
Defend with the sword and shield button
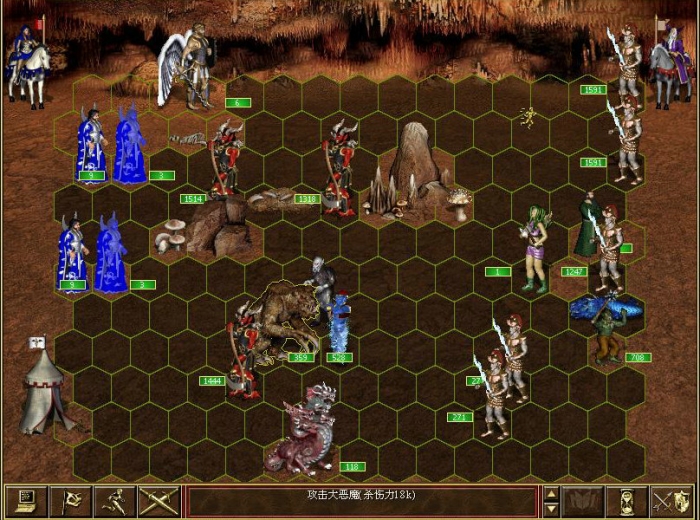[671, 500]
